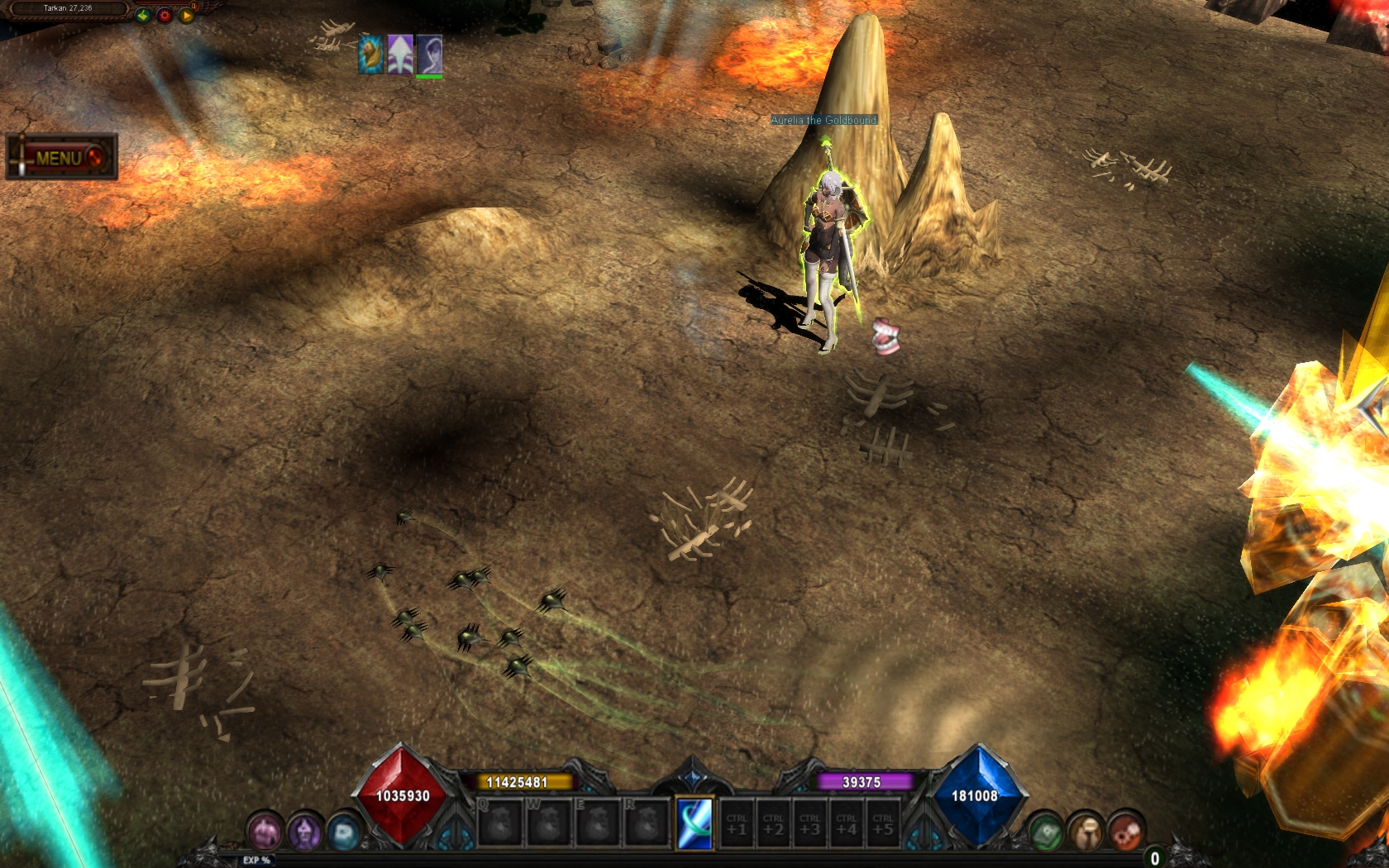Open the red gears round button
The width and height of the screenshot is (1389, 868).
tap(1125, 832)
